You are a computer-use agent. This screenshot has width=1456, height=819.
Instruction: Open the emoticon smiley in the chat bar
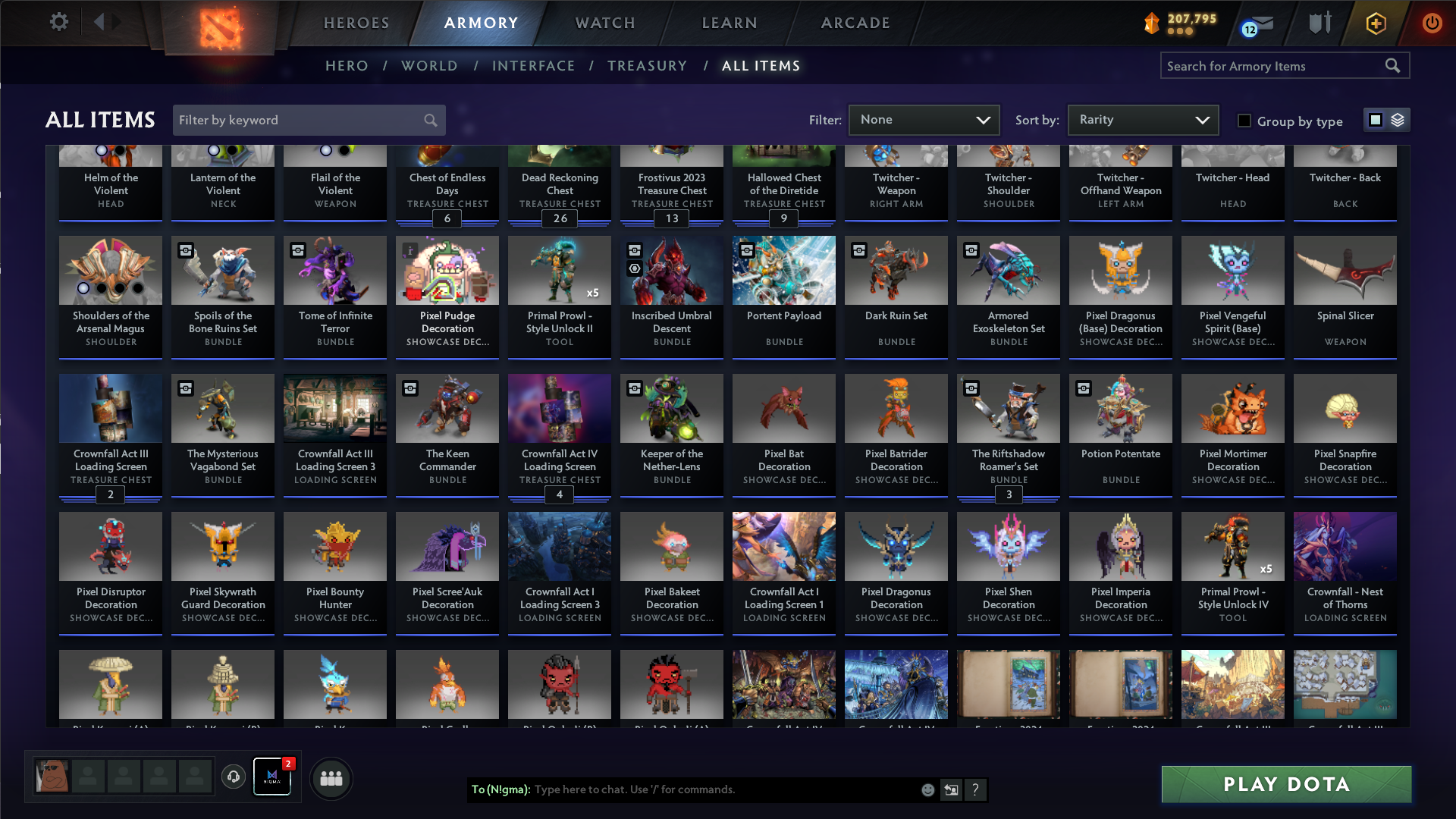(x=927, y=789)
